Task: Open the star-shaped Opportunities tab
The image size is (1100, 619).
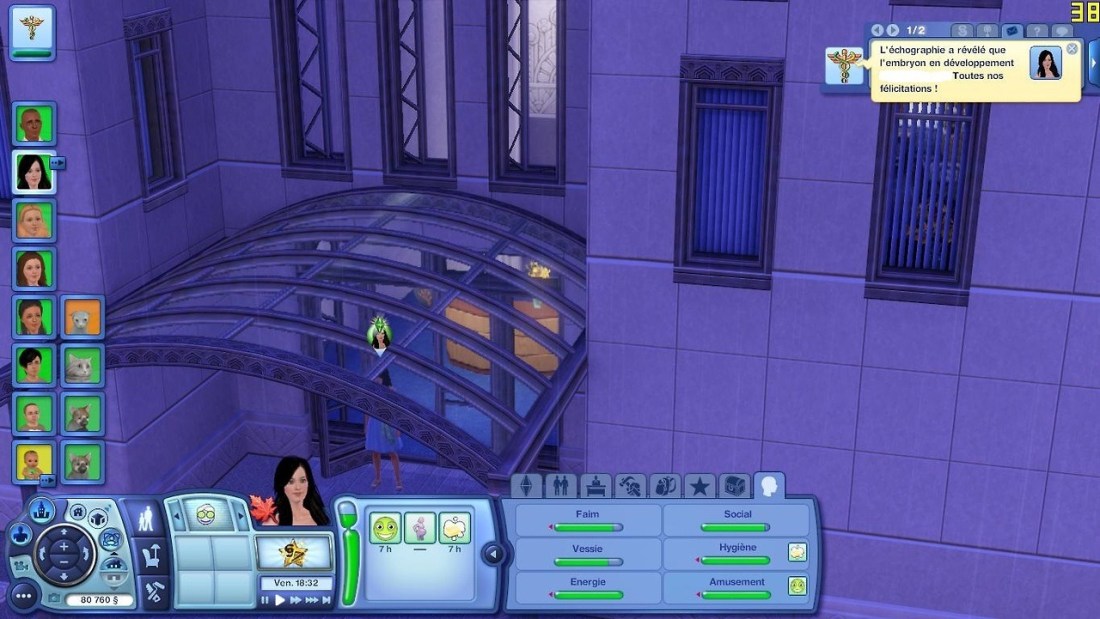Action: click(x=699, y=486)
